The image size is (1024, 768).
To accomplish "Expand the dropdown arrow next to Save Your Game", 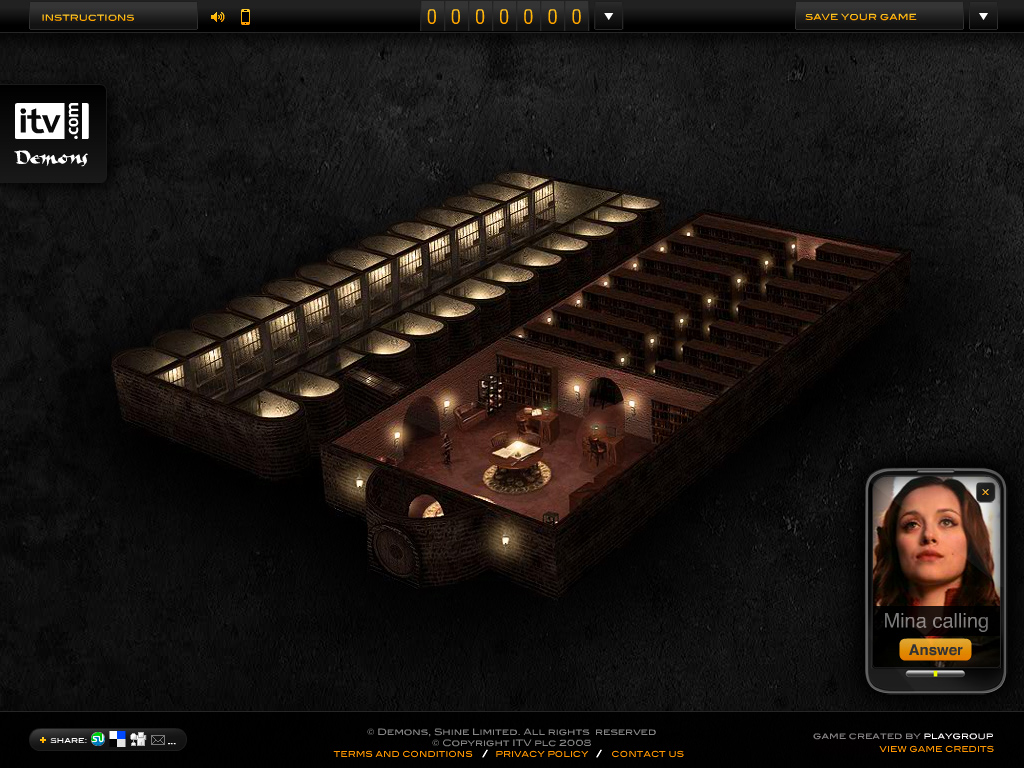I will 983,17.
